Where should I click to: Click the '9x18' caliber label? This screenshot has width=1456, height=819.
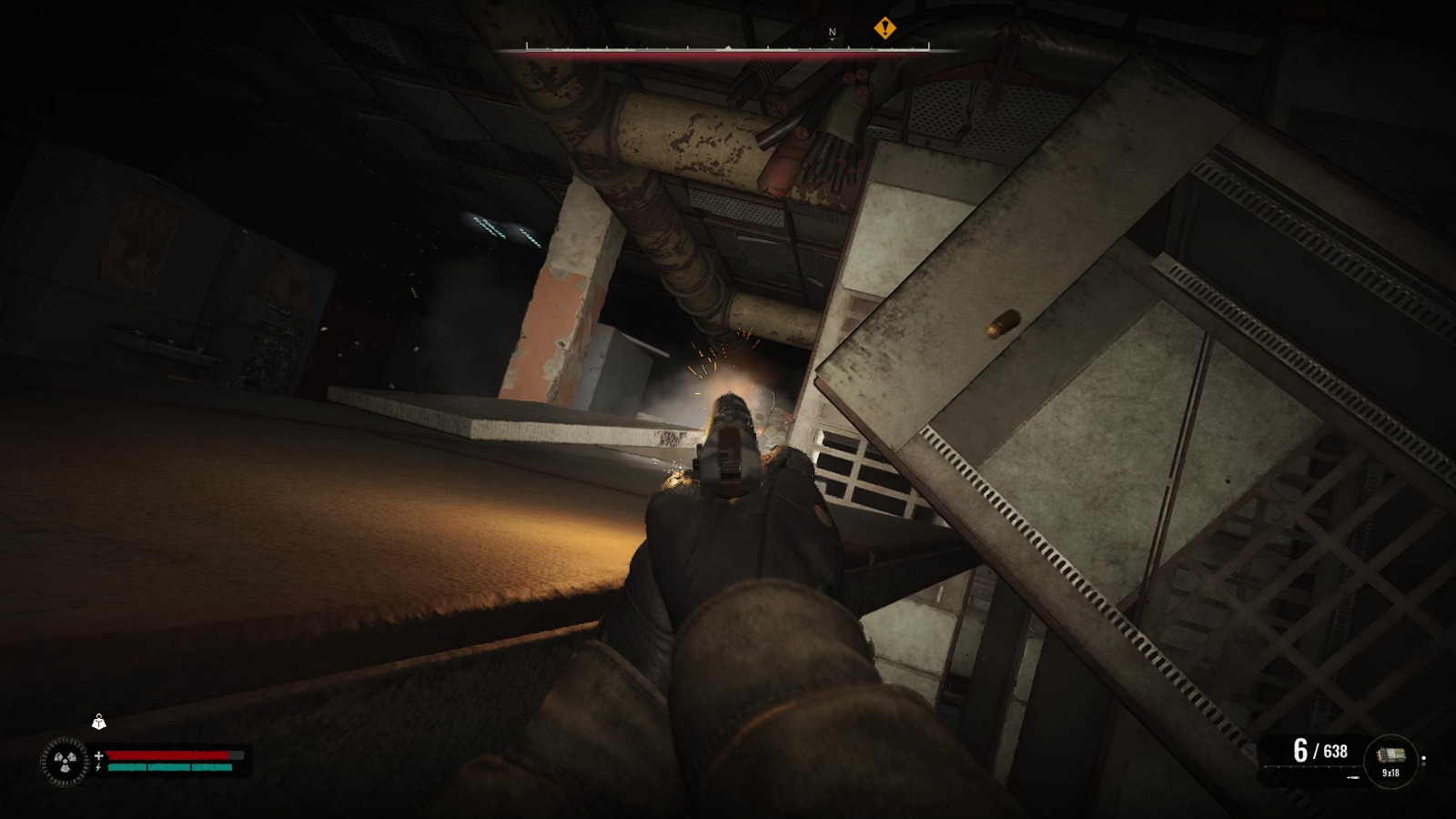coord(1390,773)
